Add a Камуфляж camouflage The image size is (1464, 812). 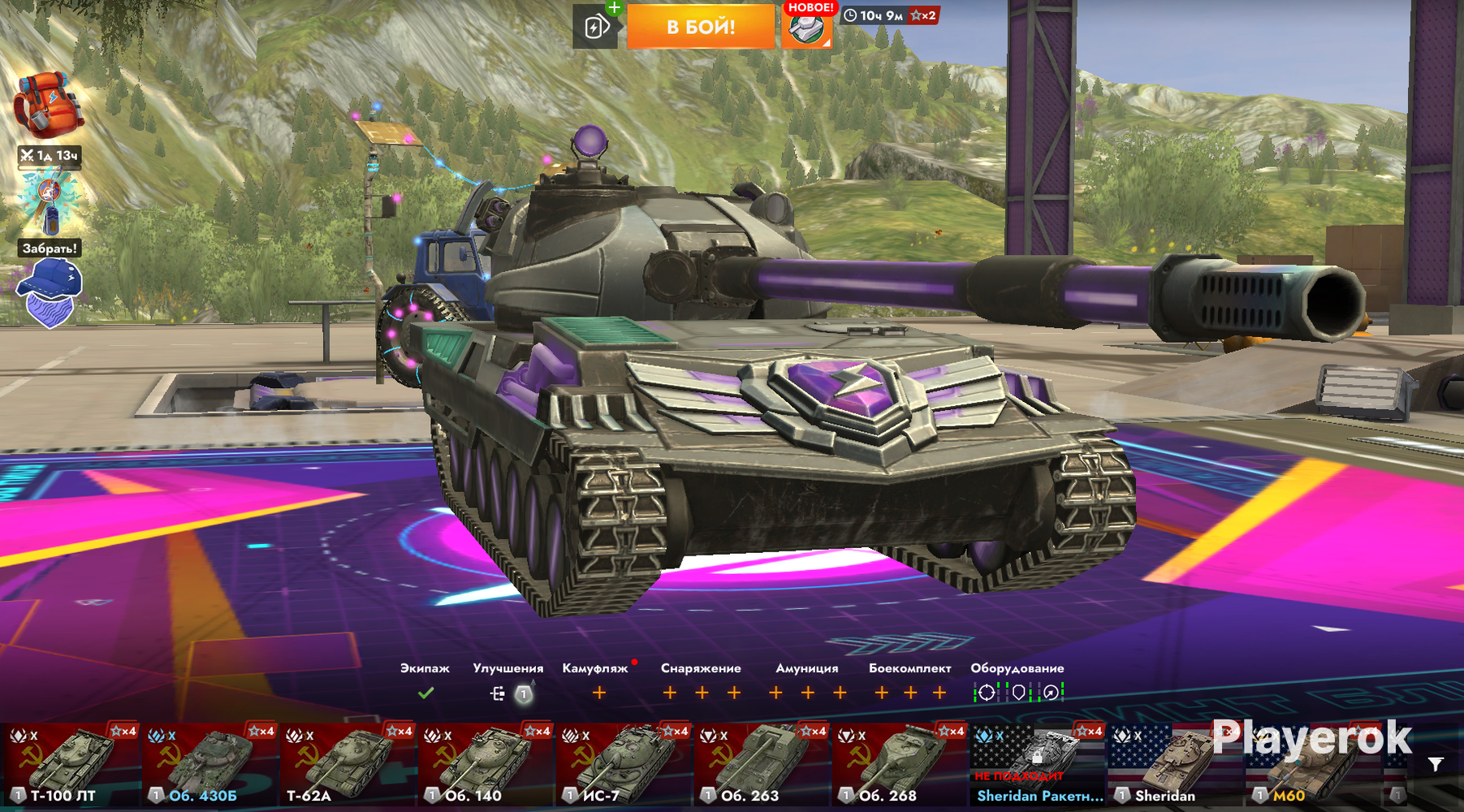click(598, 693)
